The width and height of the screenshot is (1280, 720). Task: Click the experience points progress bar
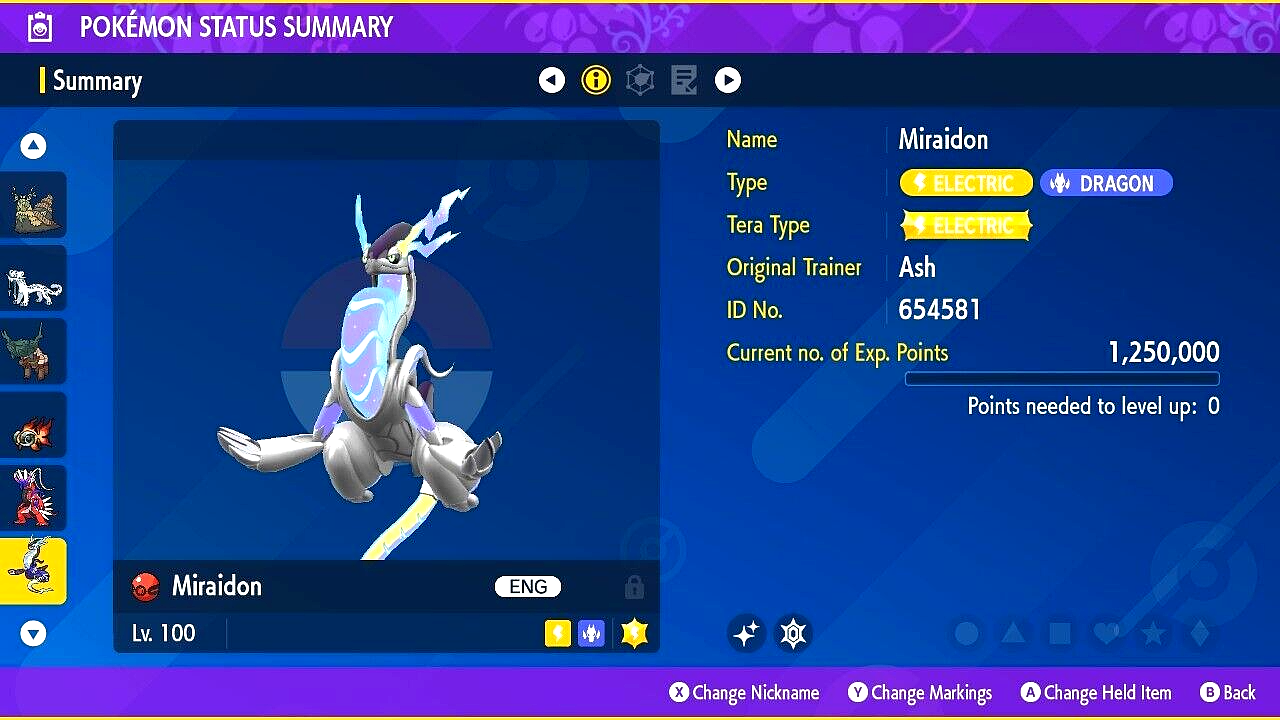(1062, 378)
